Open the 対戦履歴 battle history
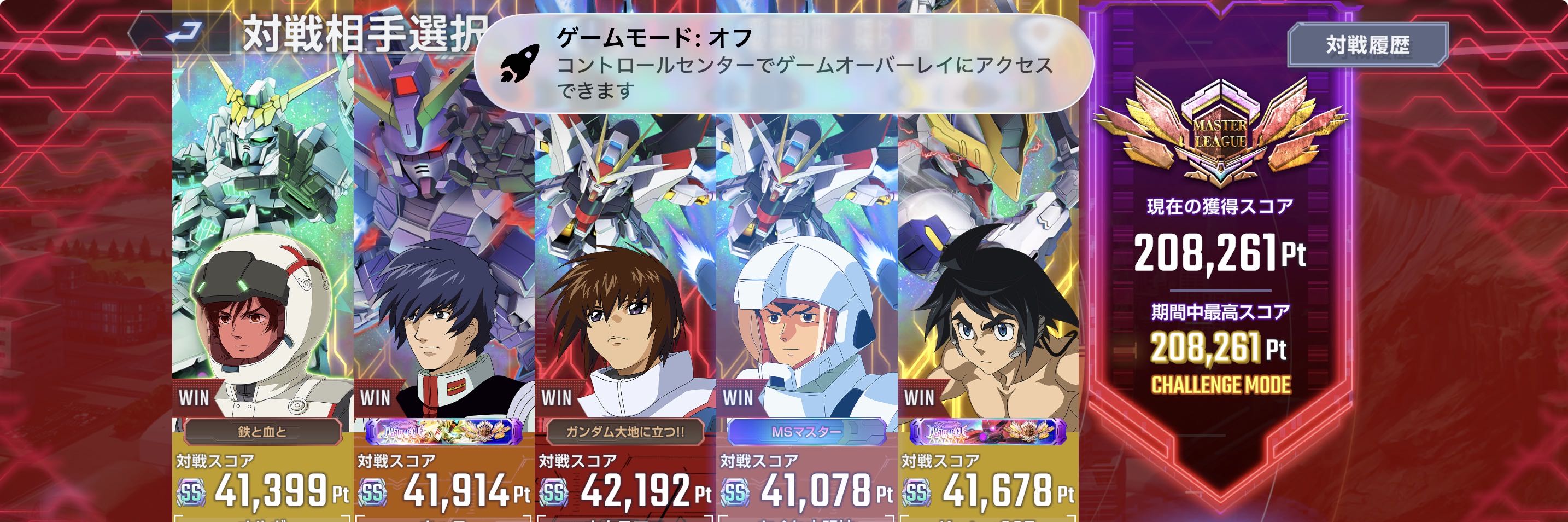 pos(1367,45)
